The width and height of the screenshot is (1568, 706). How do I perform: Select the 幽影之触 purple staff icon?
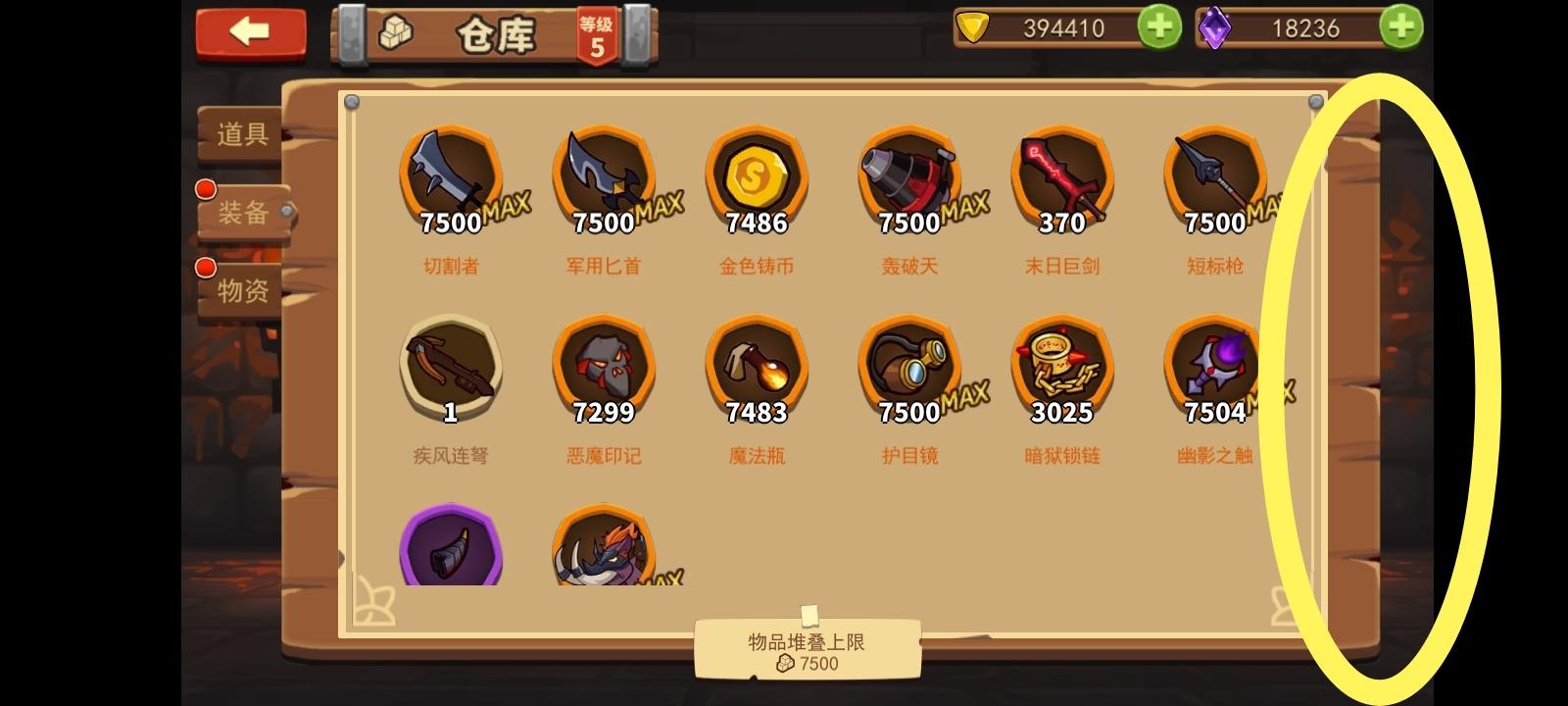(x=1214, y=370)
